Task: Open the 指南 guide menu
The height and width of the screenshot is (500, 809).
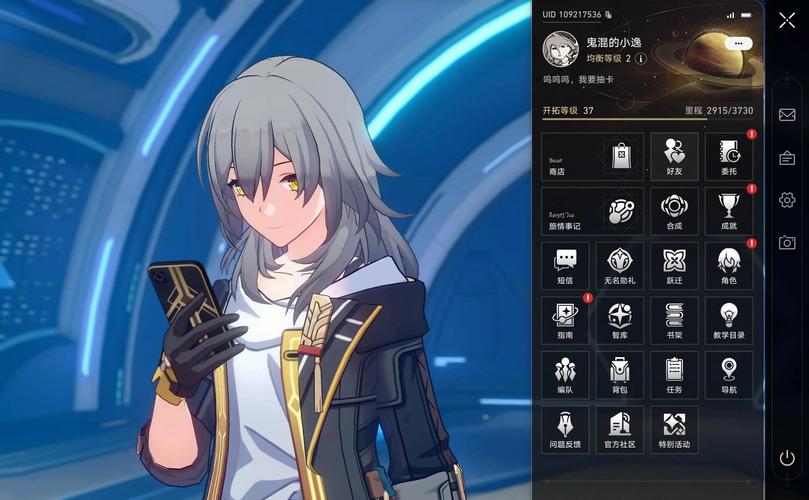Action: pyautogui.click(x=565, y=320)
